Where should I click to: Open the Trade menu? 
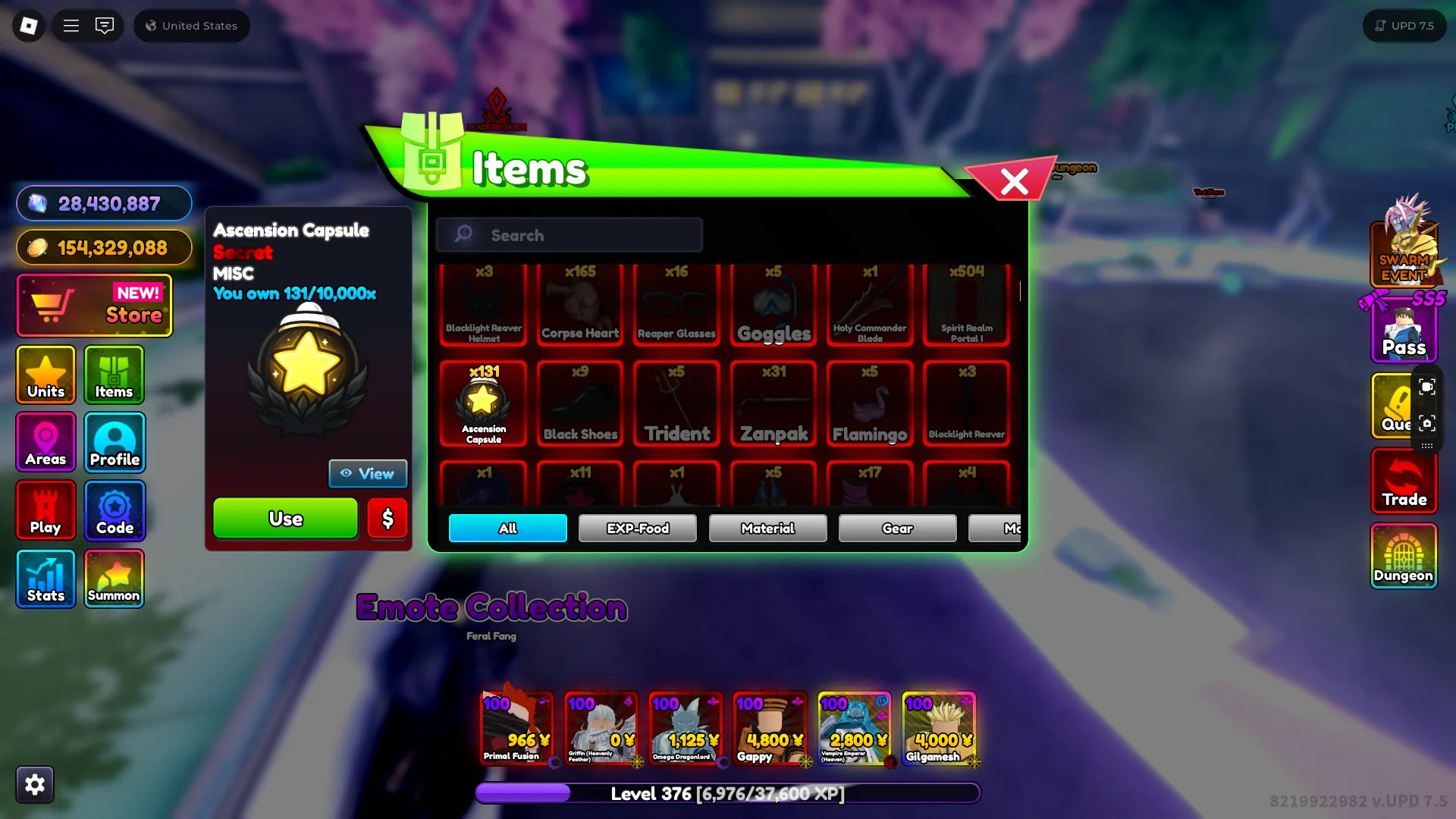pyautogui.click(x=1403, y=481)
